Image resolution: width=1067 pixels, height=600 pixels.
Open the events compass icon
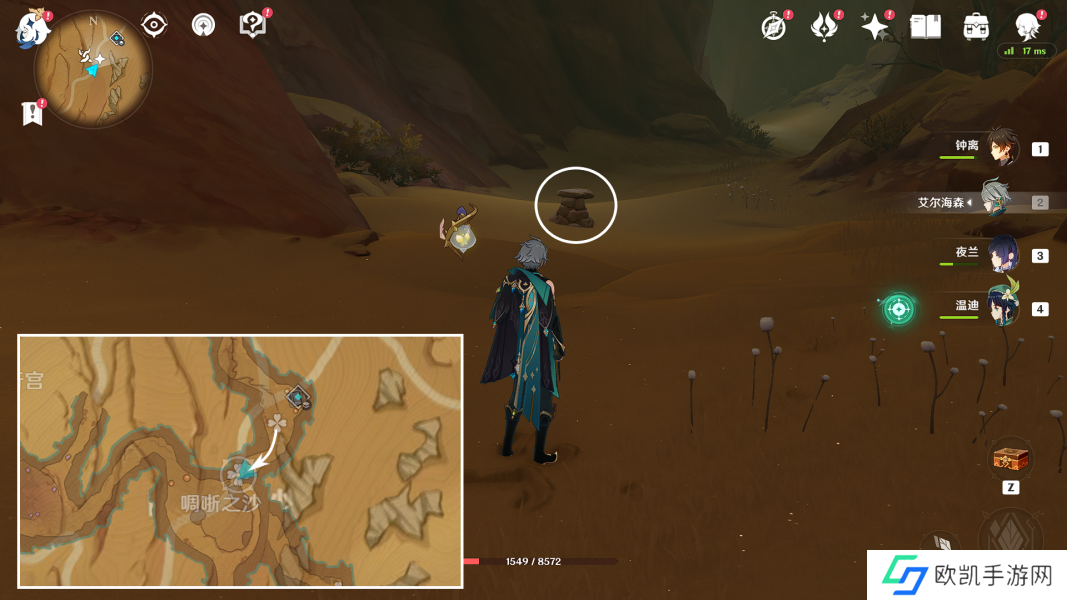point(773,27)
